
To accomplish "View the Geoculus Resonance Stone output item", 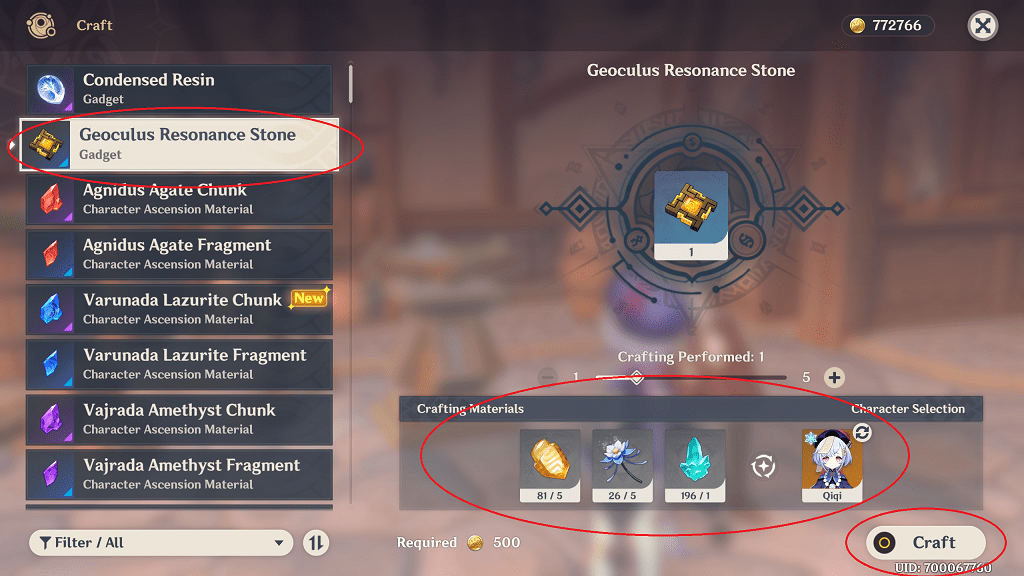I will pos(690,215).
